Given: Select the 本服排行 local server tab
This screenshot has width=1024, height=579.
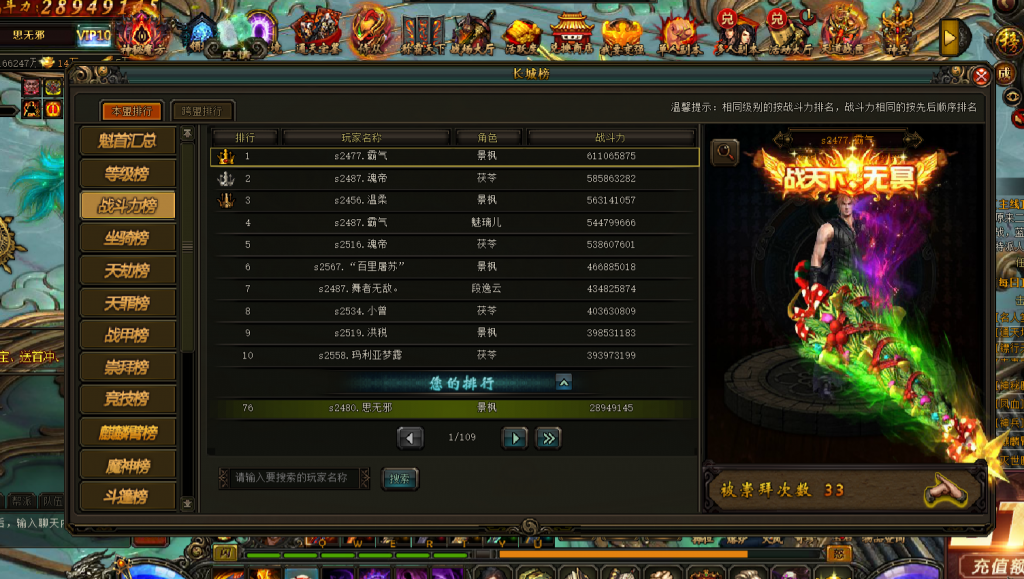Looking at the screenshot, I should [132, 111].
